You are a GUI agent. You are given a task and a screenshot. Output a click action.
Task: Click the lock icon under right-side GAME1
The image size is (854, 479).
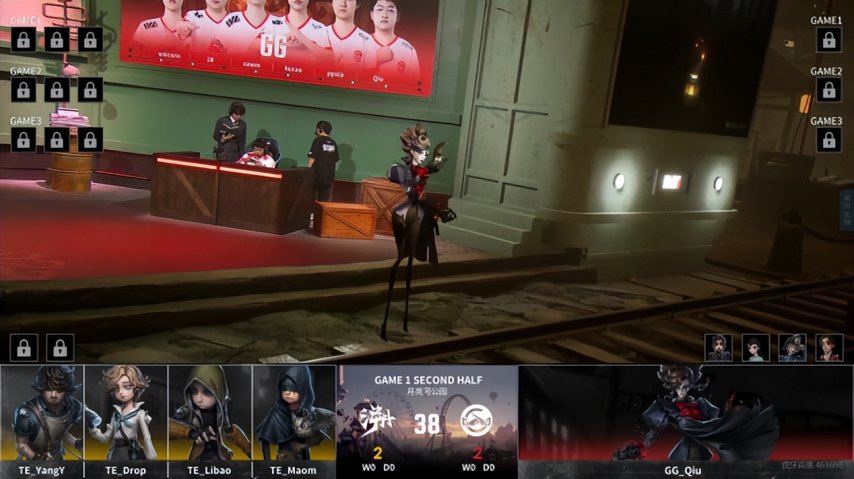coord(827,40)
